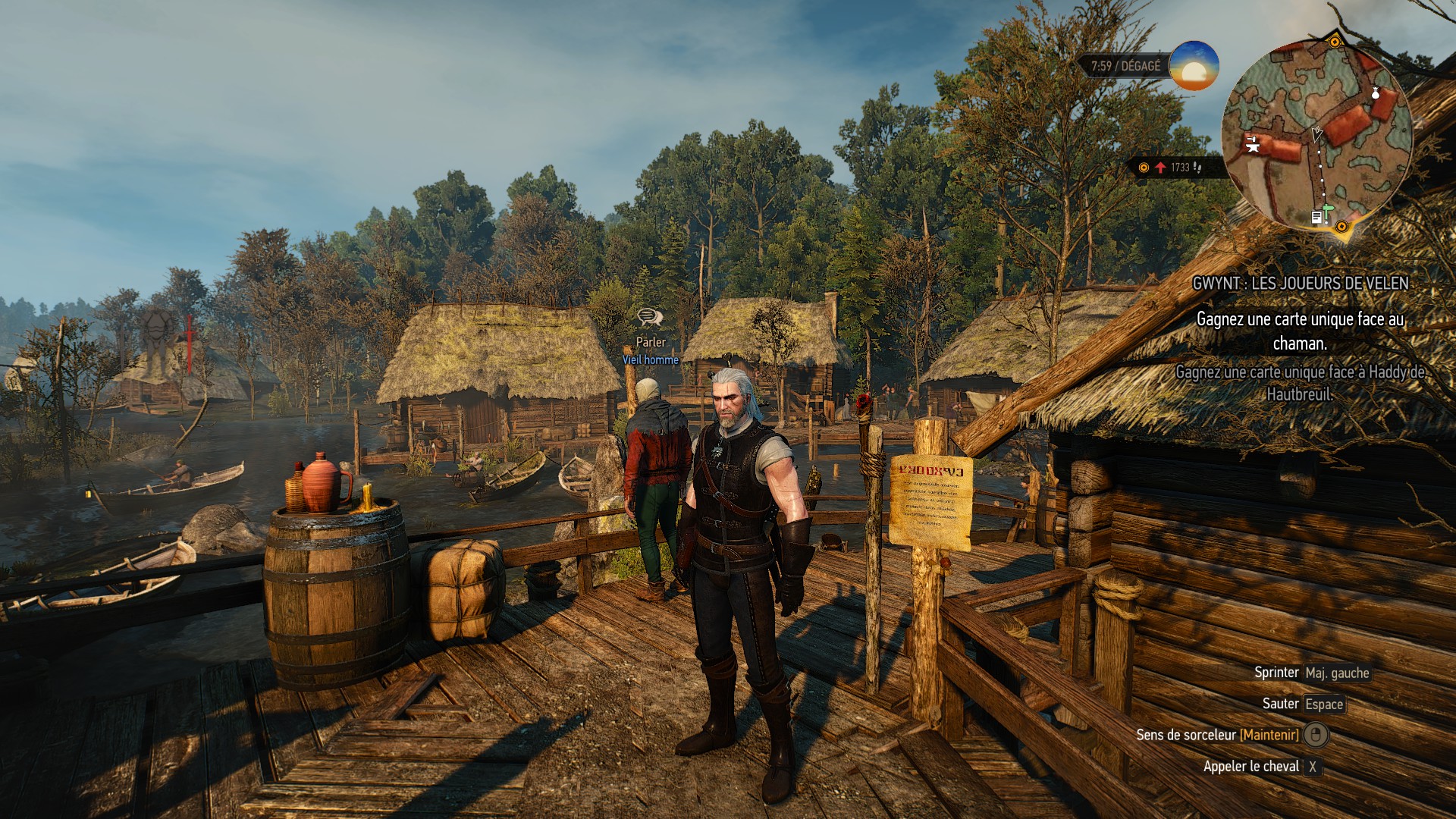Click the Parler speech bubble icon
1456x819 pixels.
(649, 318)
